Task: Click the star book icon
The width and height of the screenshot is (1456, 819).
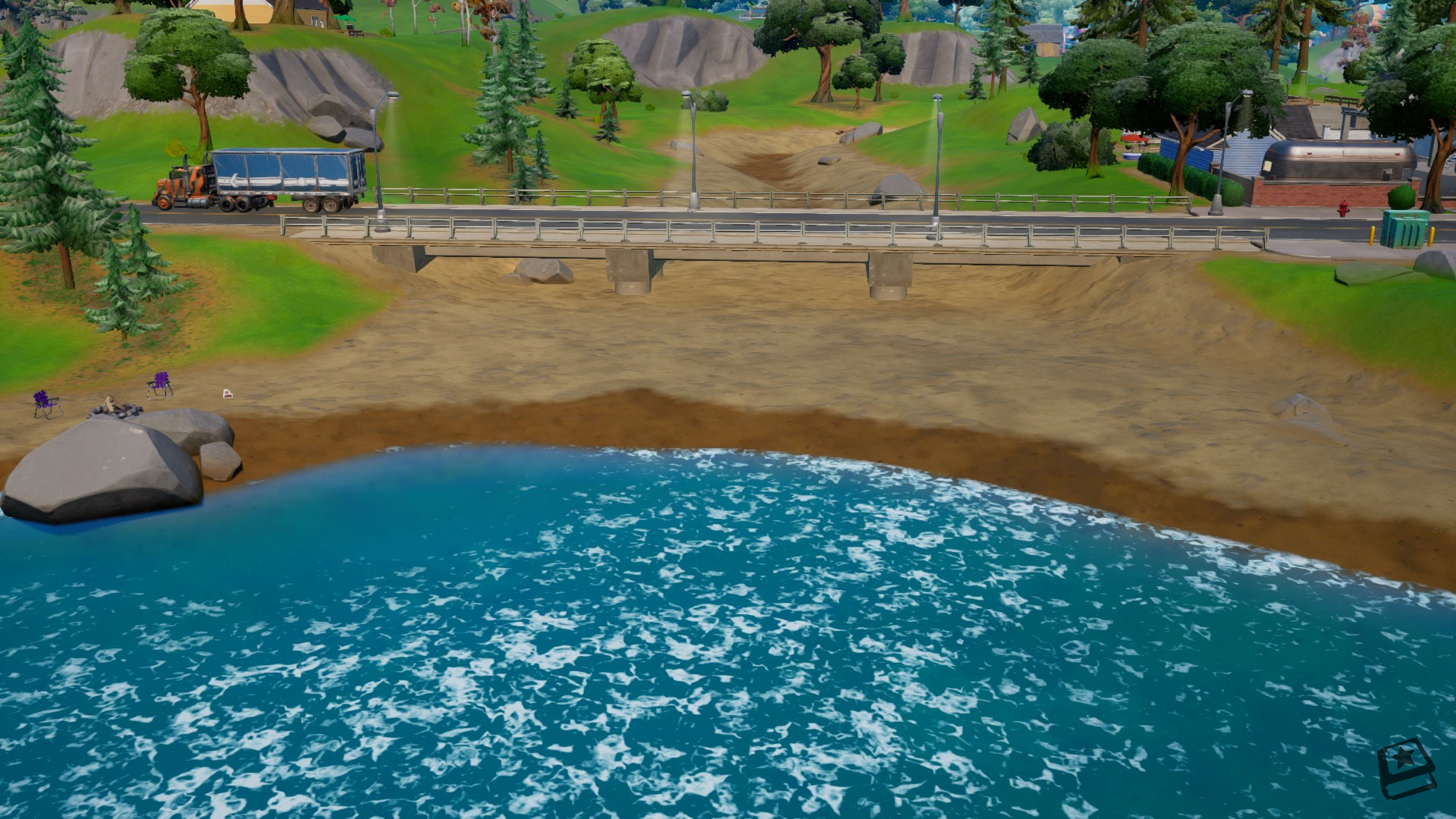Action: [1407, 767]
